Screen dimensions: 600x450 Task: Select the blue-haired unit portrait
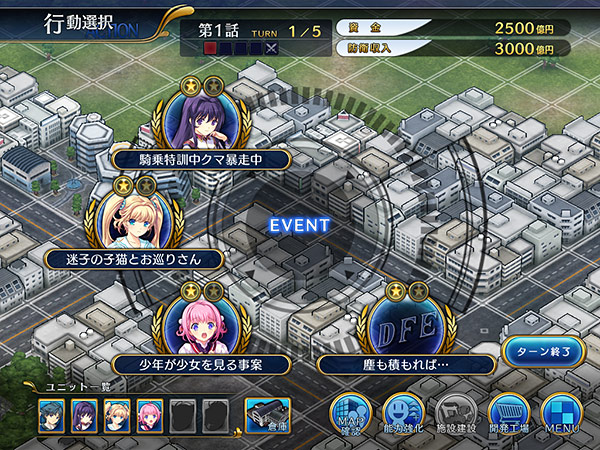[52, 414]
